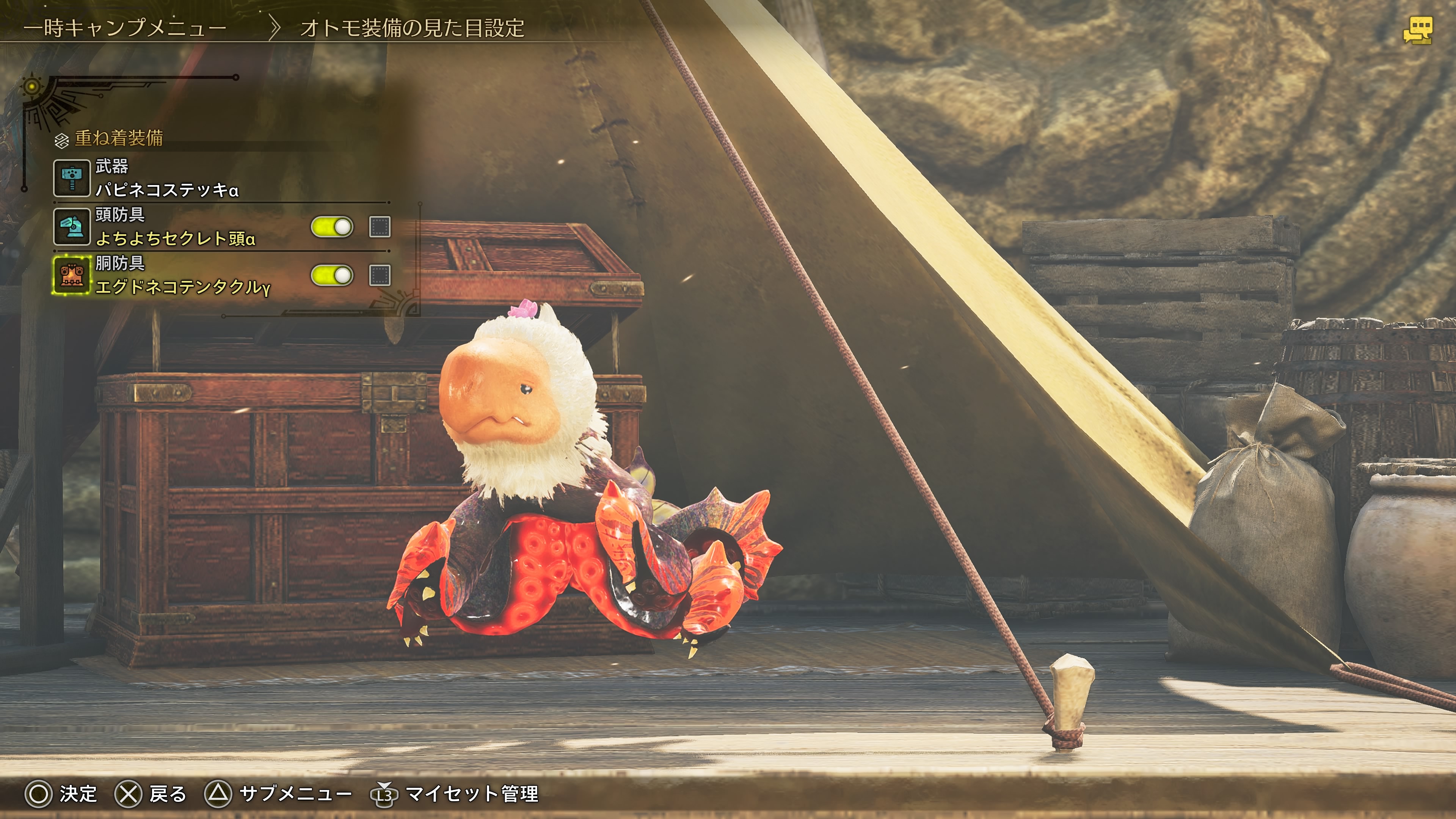This screenshot has height=819, width=1456.
Task: Click the weapon hammer icon
Action: [x=72, y=178]
